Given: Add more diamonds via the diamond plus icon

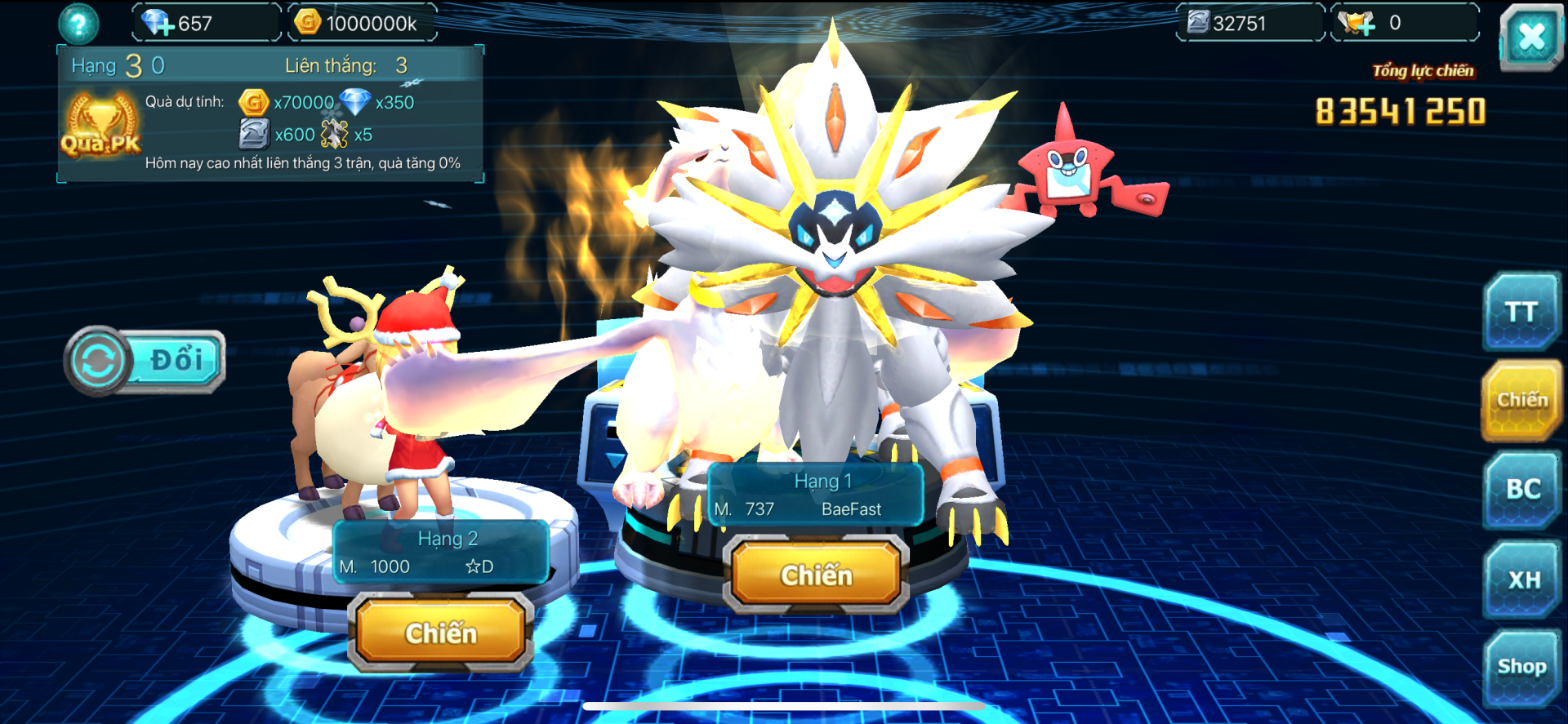Looking at the screenshot, I should tap(157, 23).
